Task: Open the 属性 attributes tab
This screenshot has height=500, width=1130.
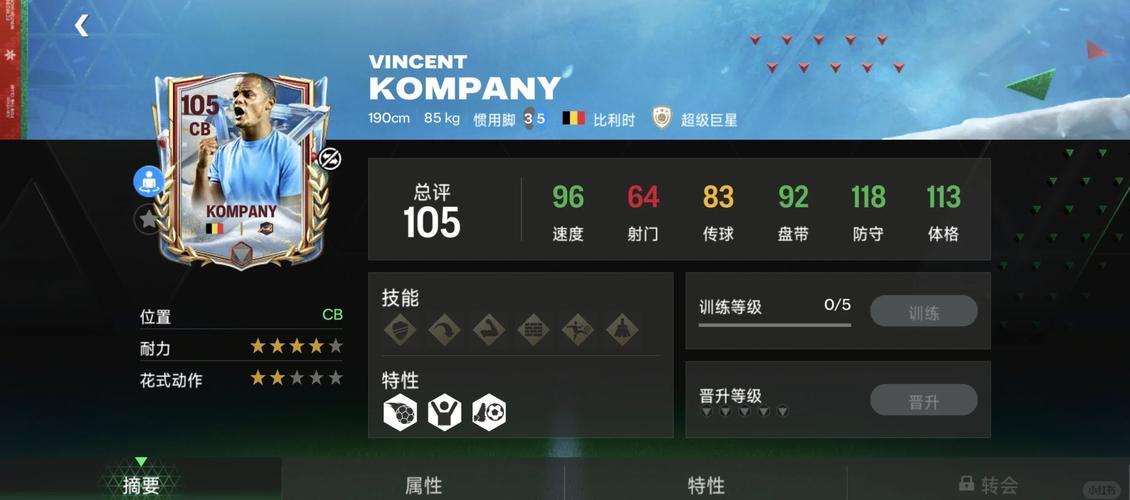Action: pyautogui.click(x=423, y=485)
